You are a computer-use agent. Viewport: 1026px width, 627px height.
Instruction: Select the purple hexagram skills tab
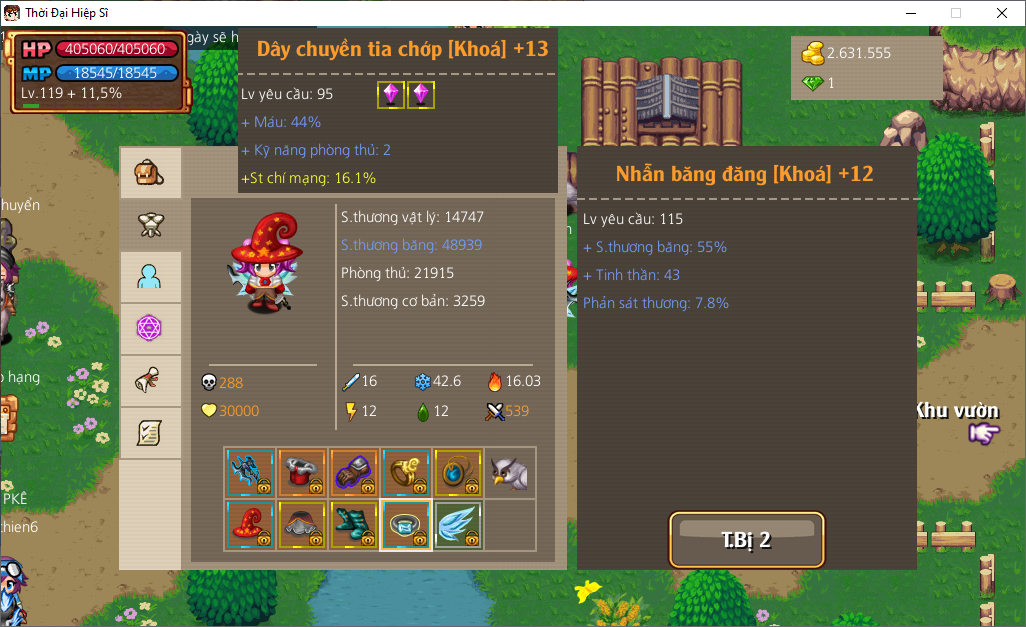tap(150, 329)
